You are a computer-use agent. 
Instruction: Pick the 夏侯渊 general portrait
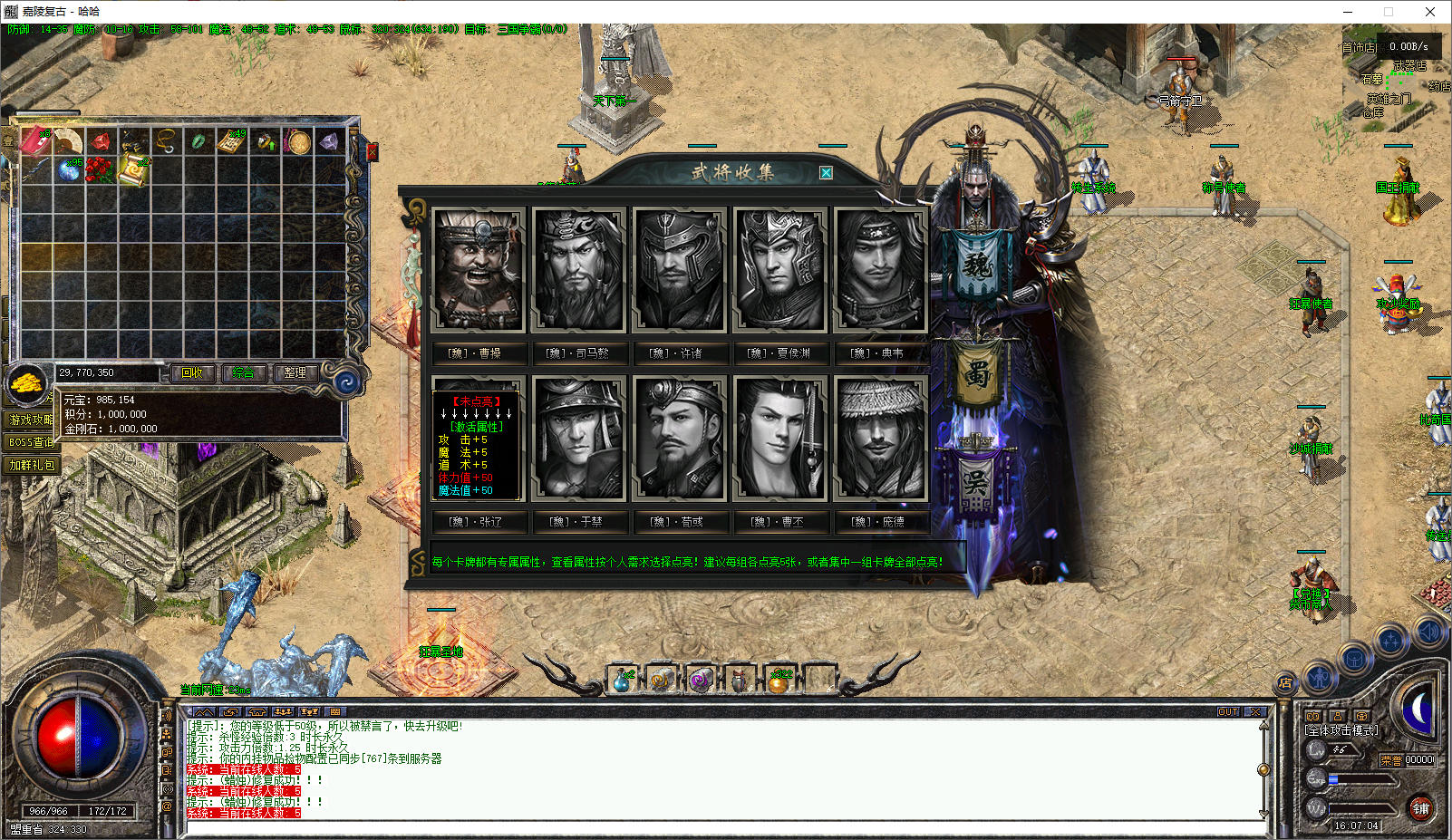coord(779,269)
